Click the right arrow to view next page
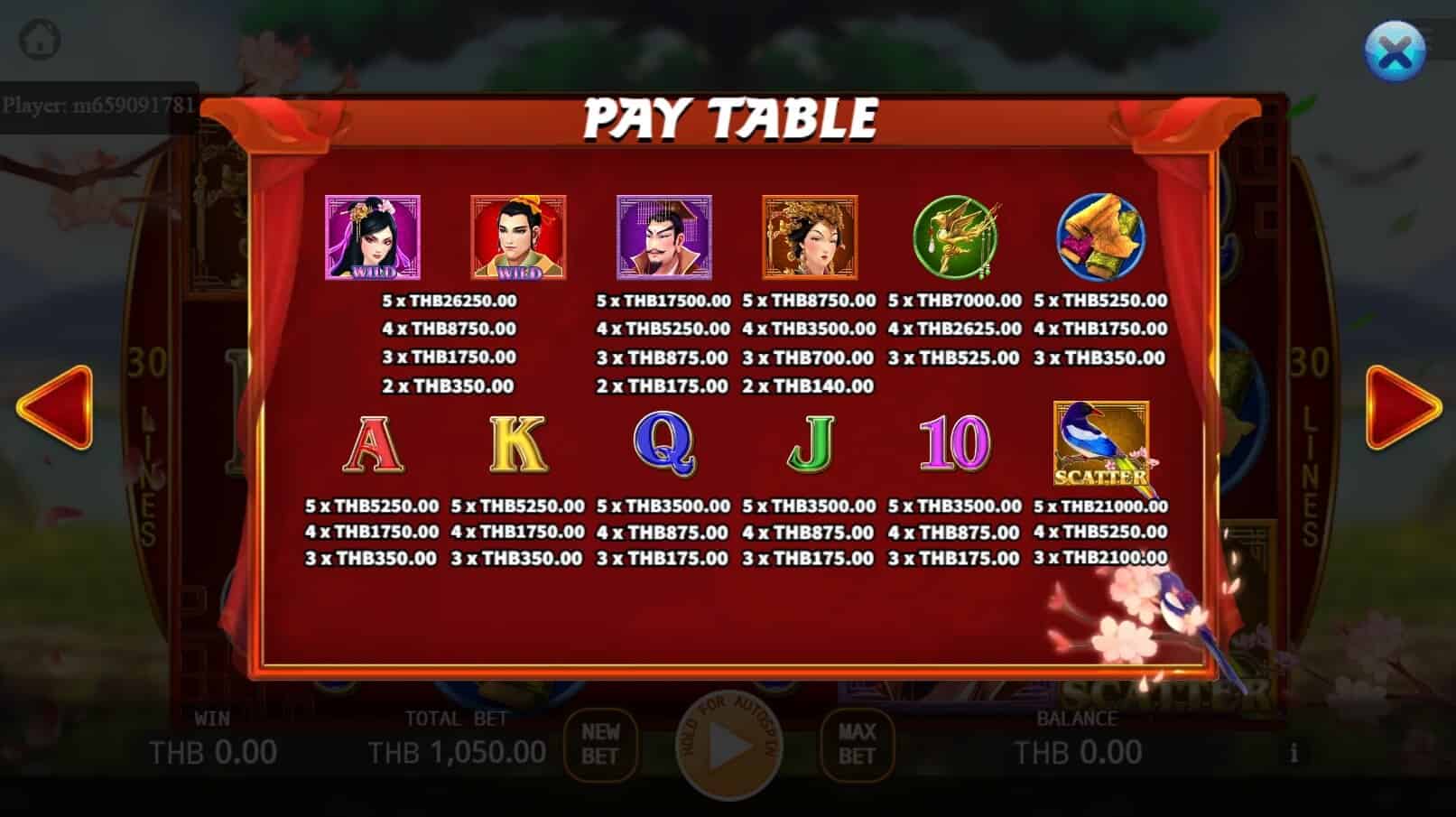The width and height of the screenshot is (1456, 817). click(x=1400, y=408)
